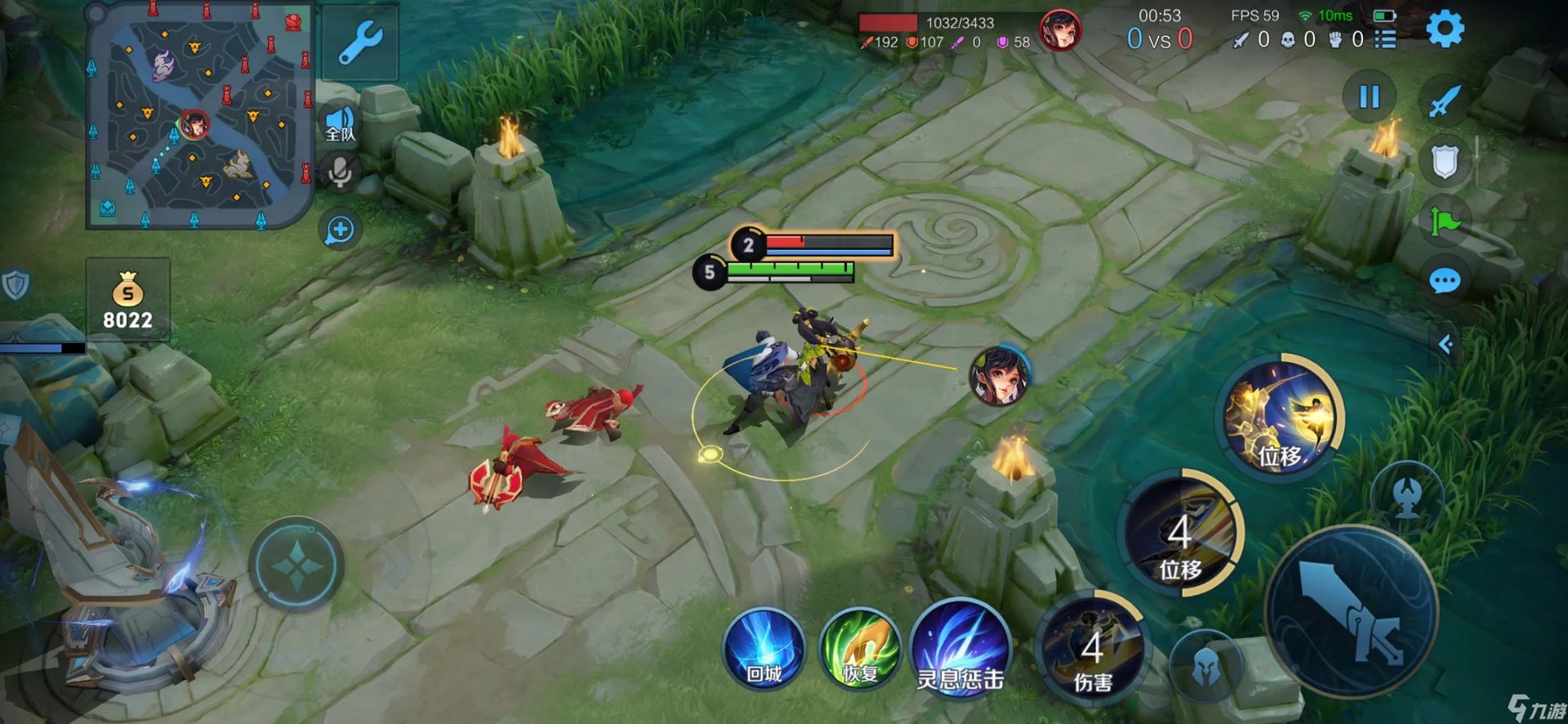Send the defend shield signal
The height and width of the screenshot is (724, 1568).
click(x=1444, y=161)
